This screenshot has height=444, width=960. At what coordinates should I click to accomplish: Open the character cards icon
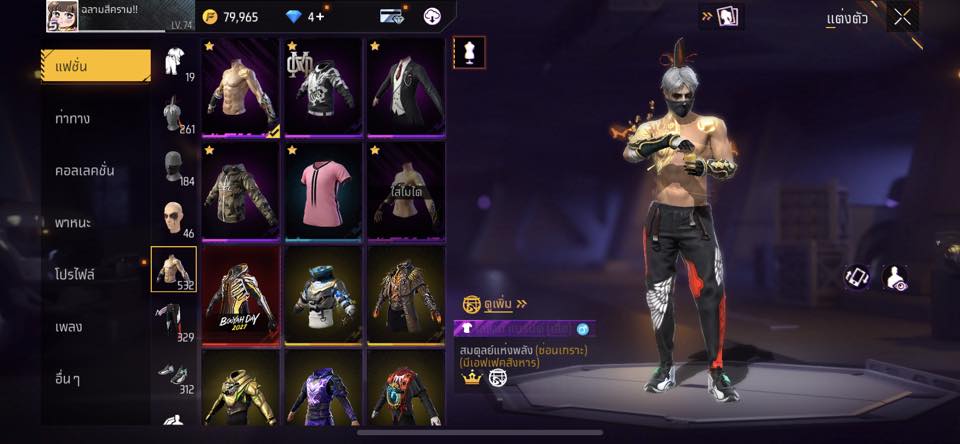click(x=727, y=16)
